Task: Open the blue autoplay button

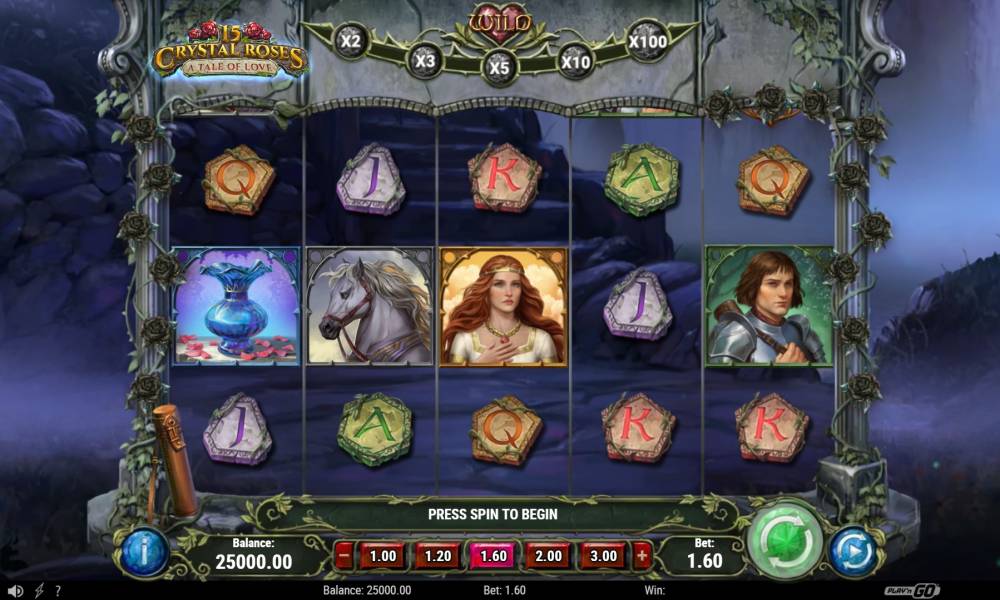Action: pyautogui.click(x=853, y=552)
